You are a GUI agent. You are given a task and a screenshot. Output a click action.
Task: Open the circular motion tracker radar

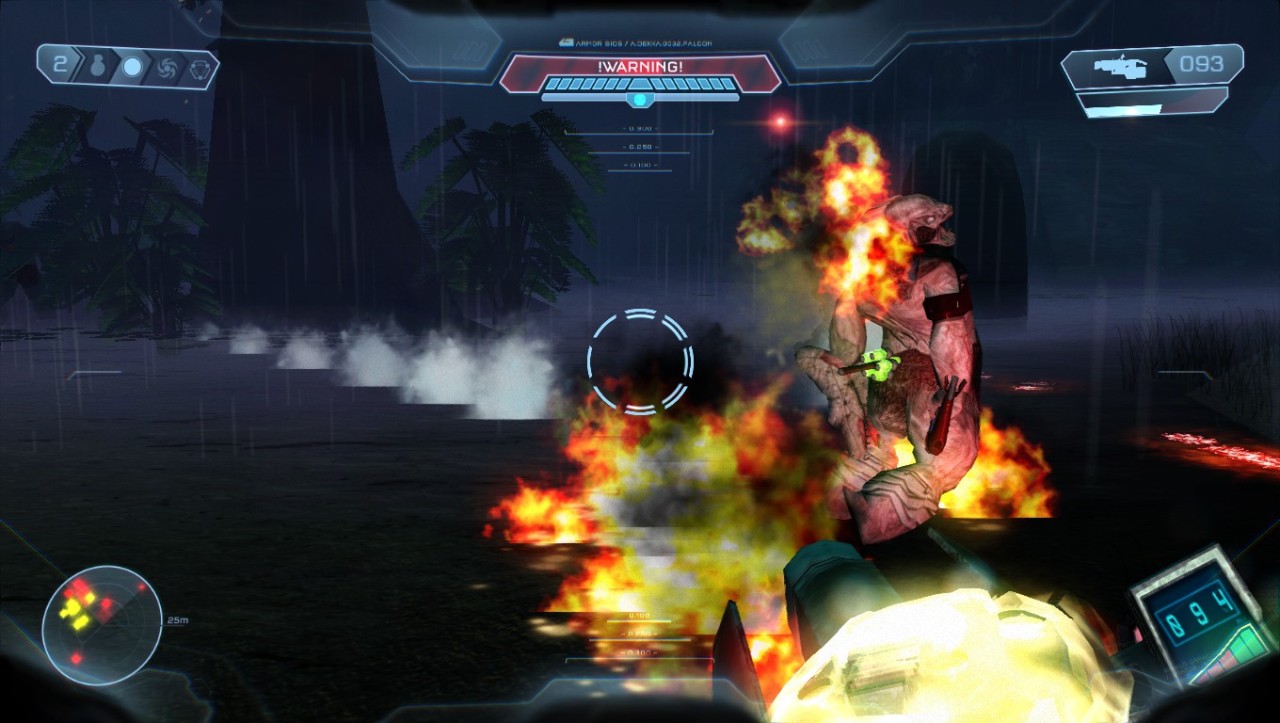point(101,625)
